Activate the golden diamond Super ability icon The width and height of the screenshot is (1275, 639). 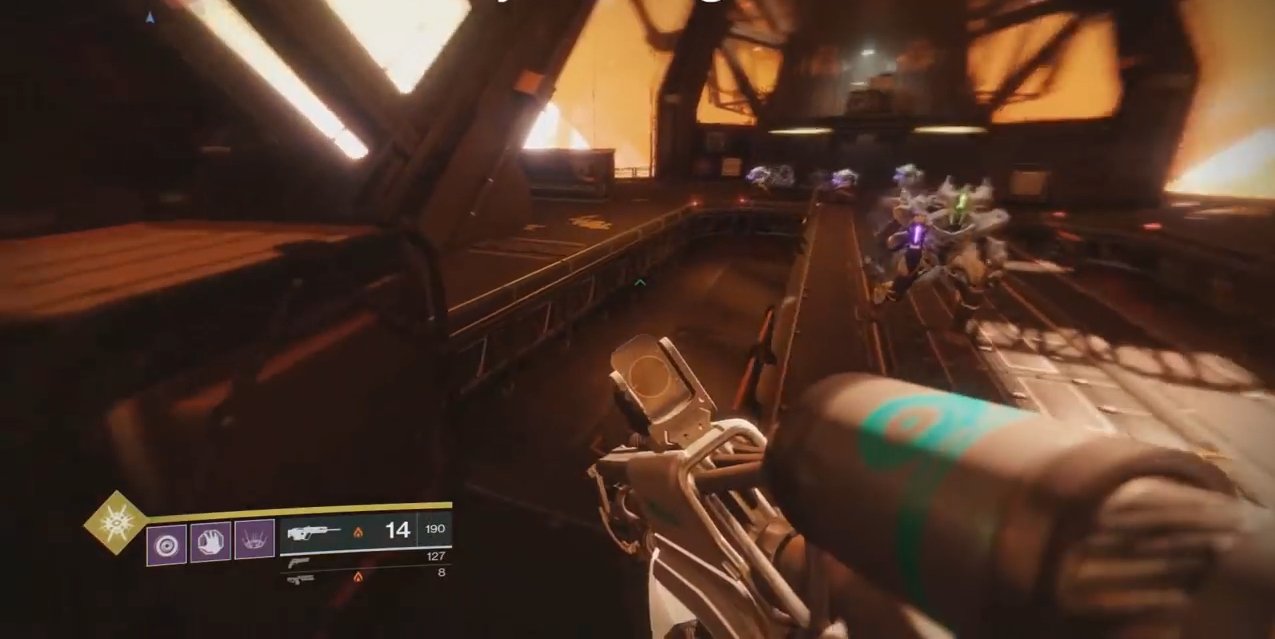(x=114, y=523)
